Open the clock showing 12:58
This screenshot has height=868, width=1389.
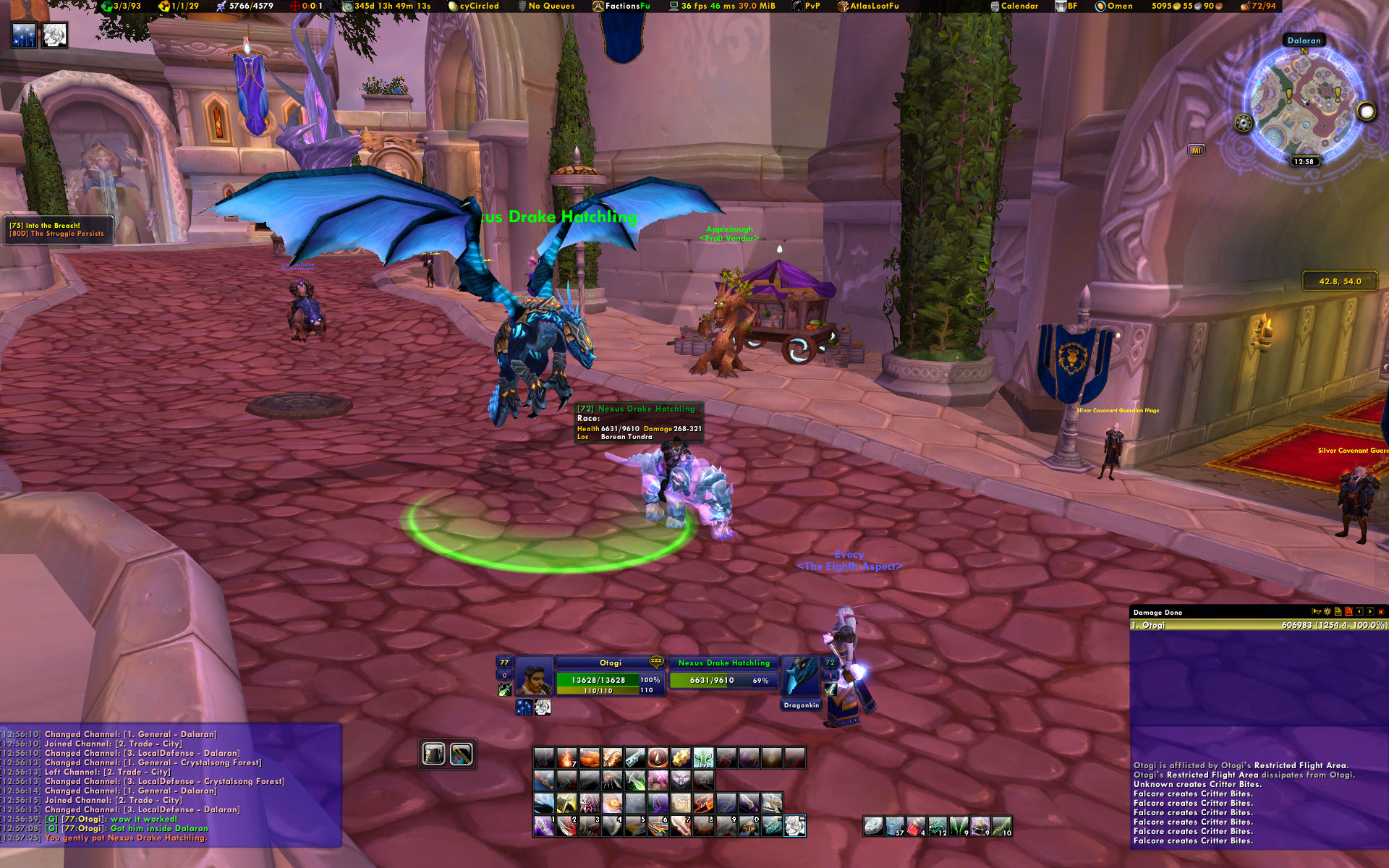1304,161
